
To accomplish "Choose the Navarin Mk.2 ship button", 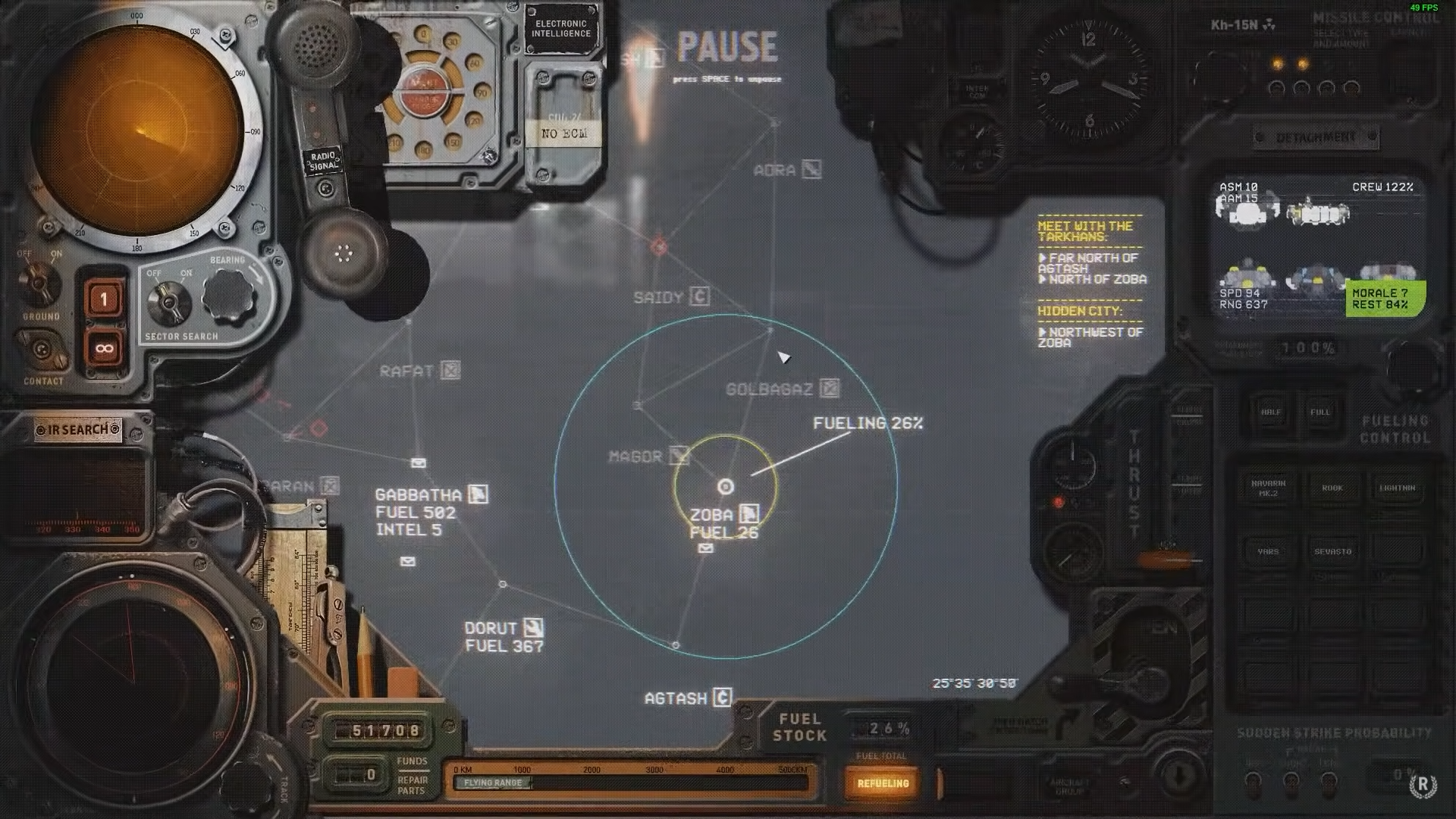I will (1268, 488).
